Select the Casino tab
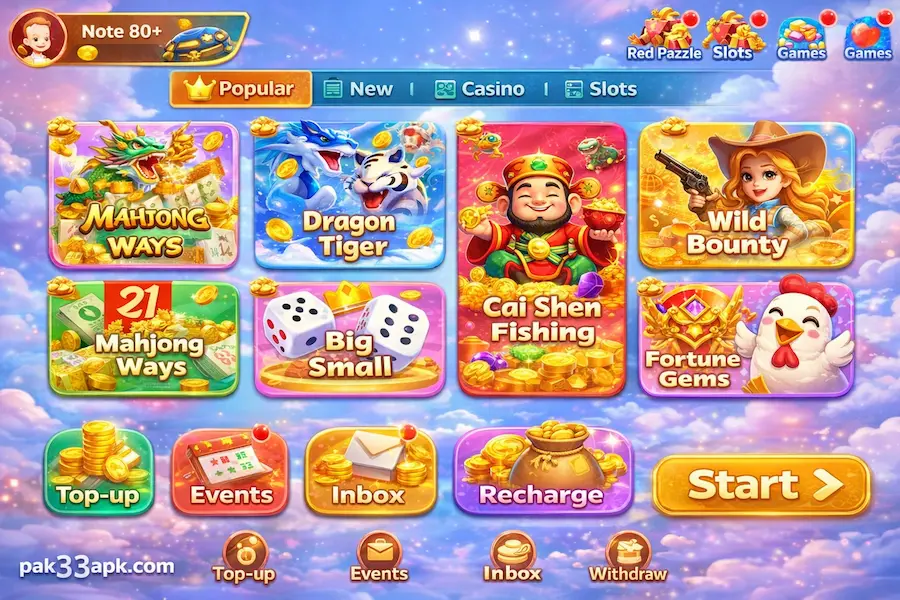The width and height of the screenshot is (900, 600). (x=479, y=89)
